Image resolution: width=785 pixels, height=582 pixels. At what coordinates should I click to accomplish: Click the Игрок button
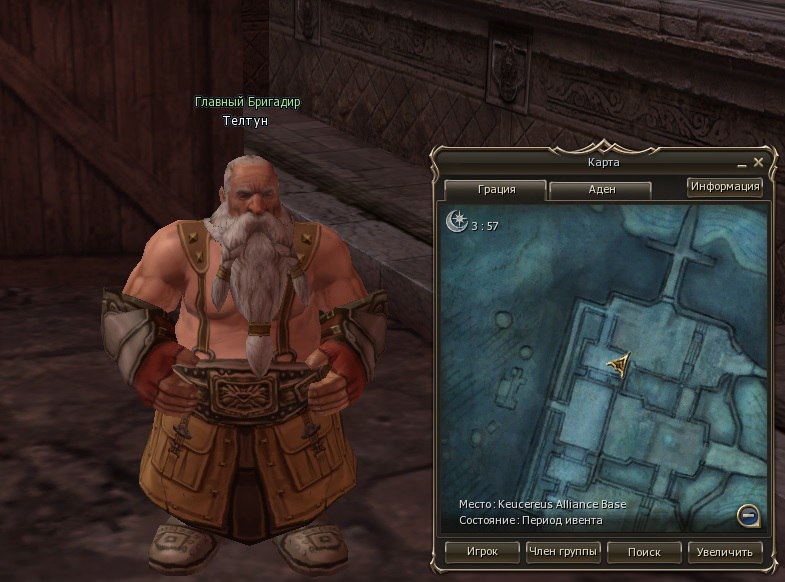[x=481, y=551]
